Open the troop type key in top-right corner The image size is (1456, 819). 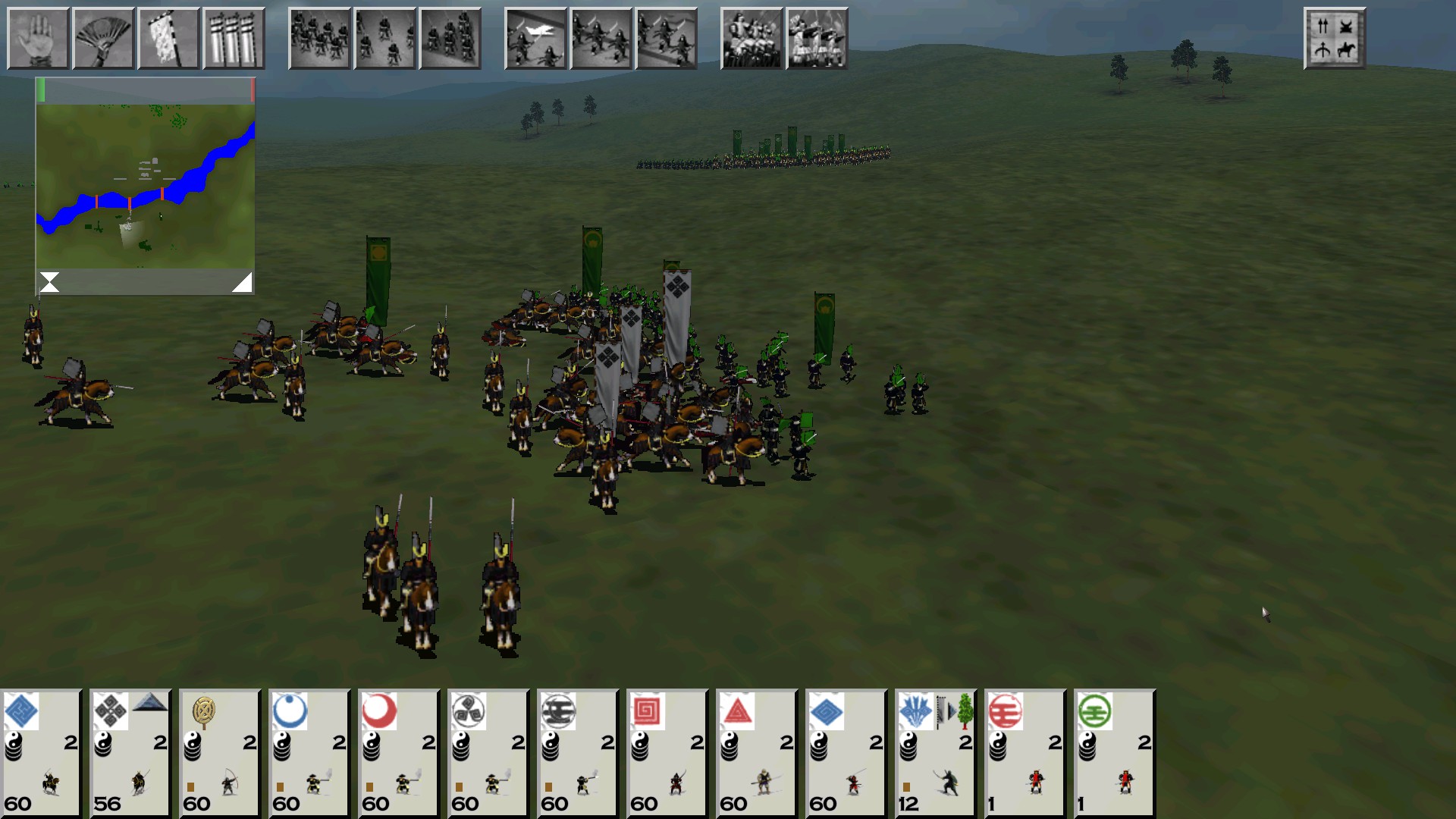(x=1335, y=38)
